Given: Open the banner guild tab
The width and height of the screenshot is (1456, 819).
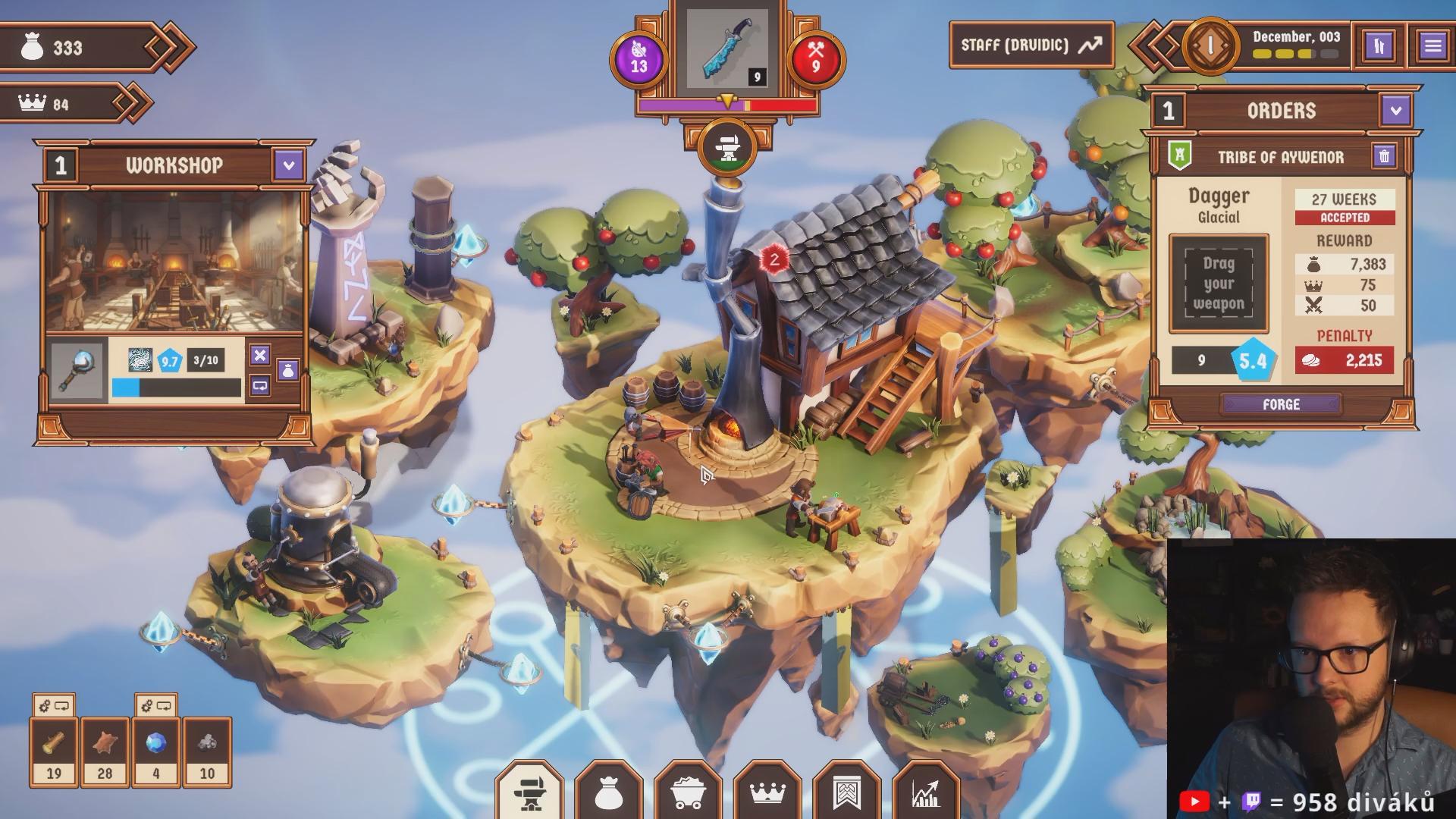Looking at the screenshot, I should pos(847,792).
